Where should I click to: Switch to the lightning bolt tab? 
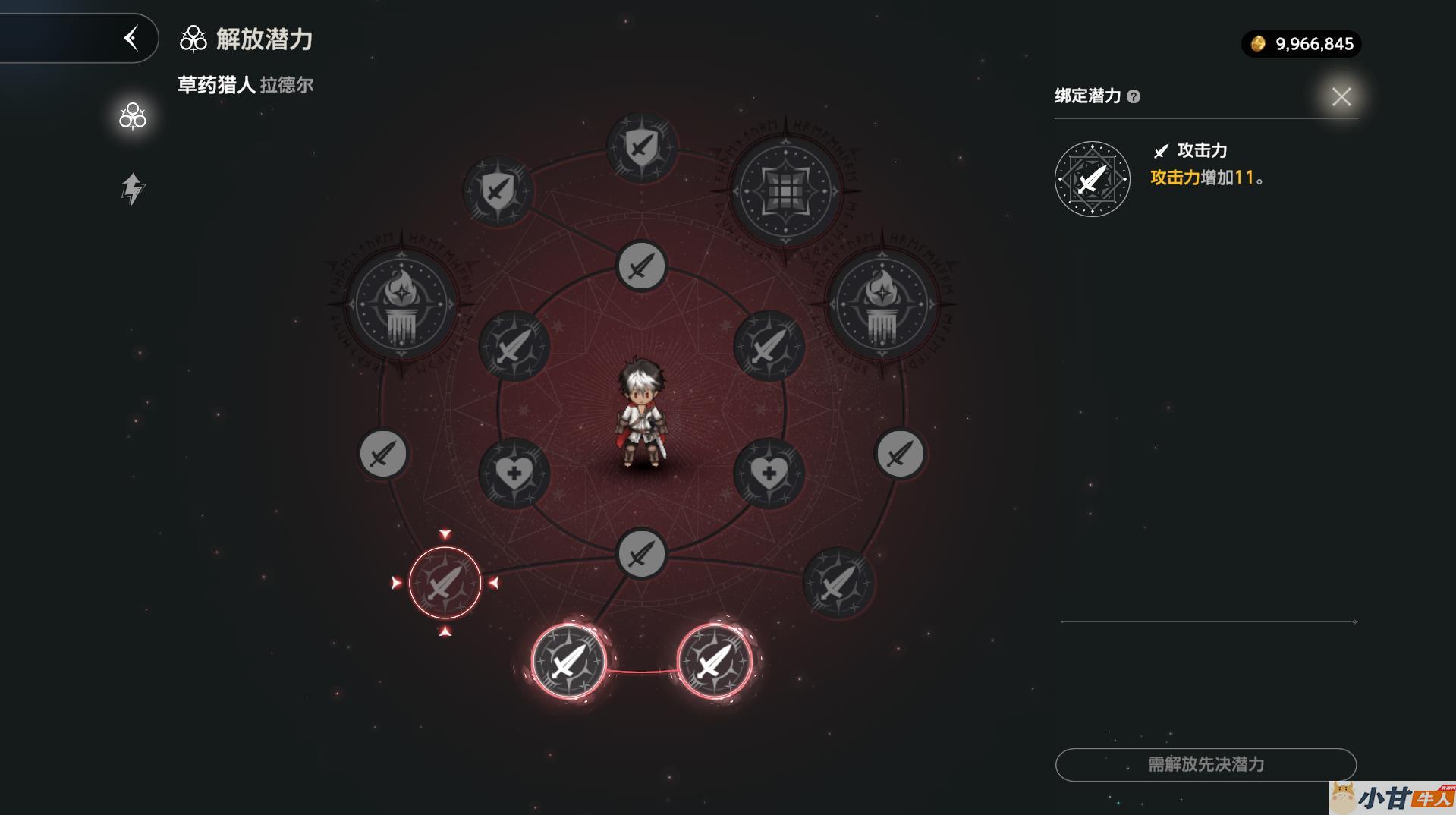click(133, 189)
